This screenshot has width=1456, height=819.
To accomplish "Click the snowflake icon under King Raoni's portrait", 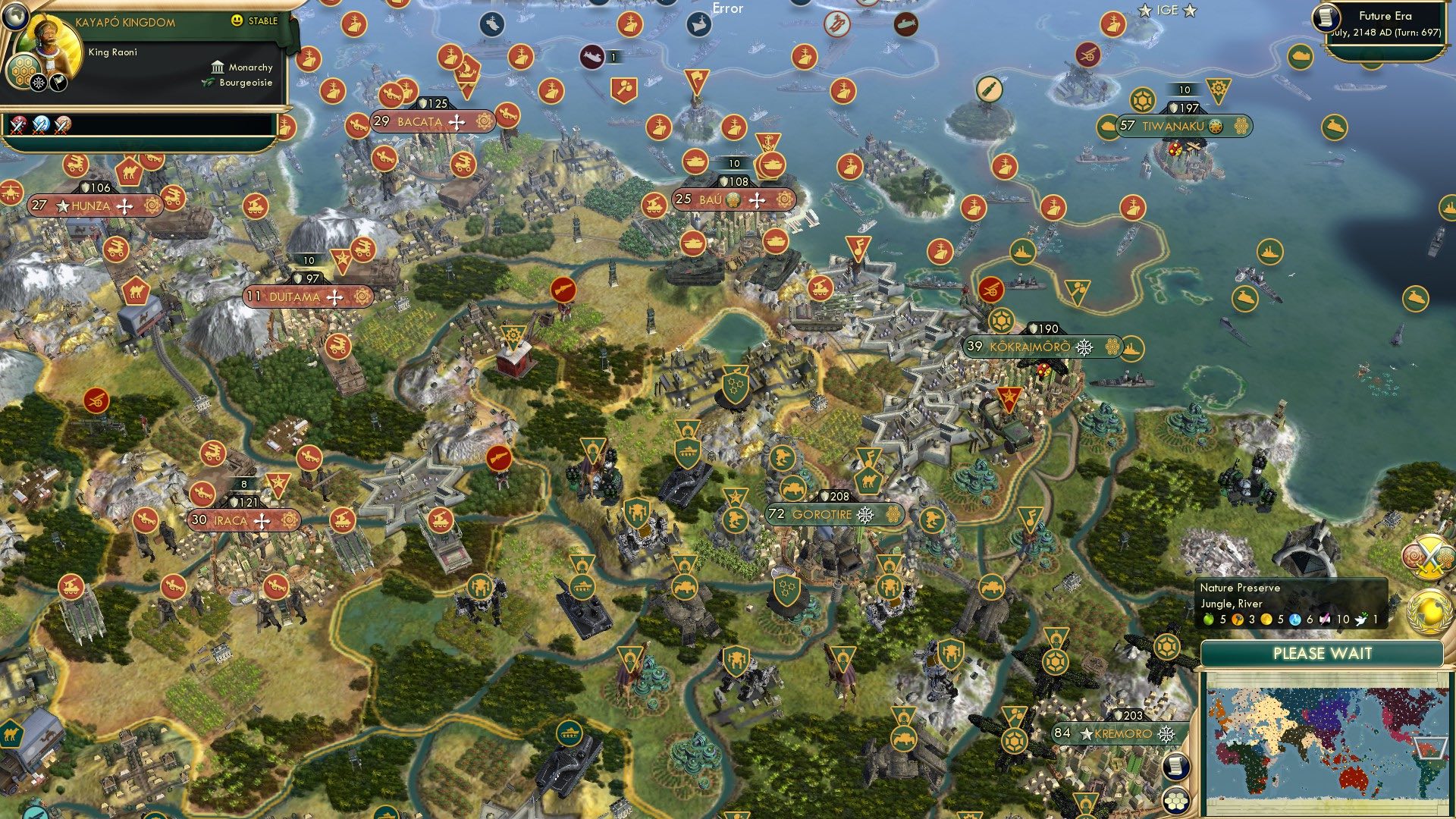I will click(x=39, y=82).
